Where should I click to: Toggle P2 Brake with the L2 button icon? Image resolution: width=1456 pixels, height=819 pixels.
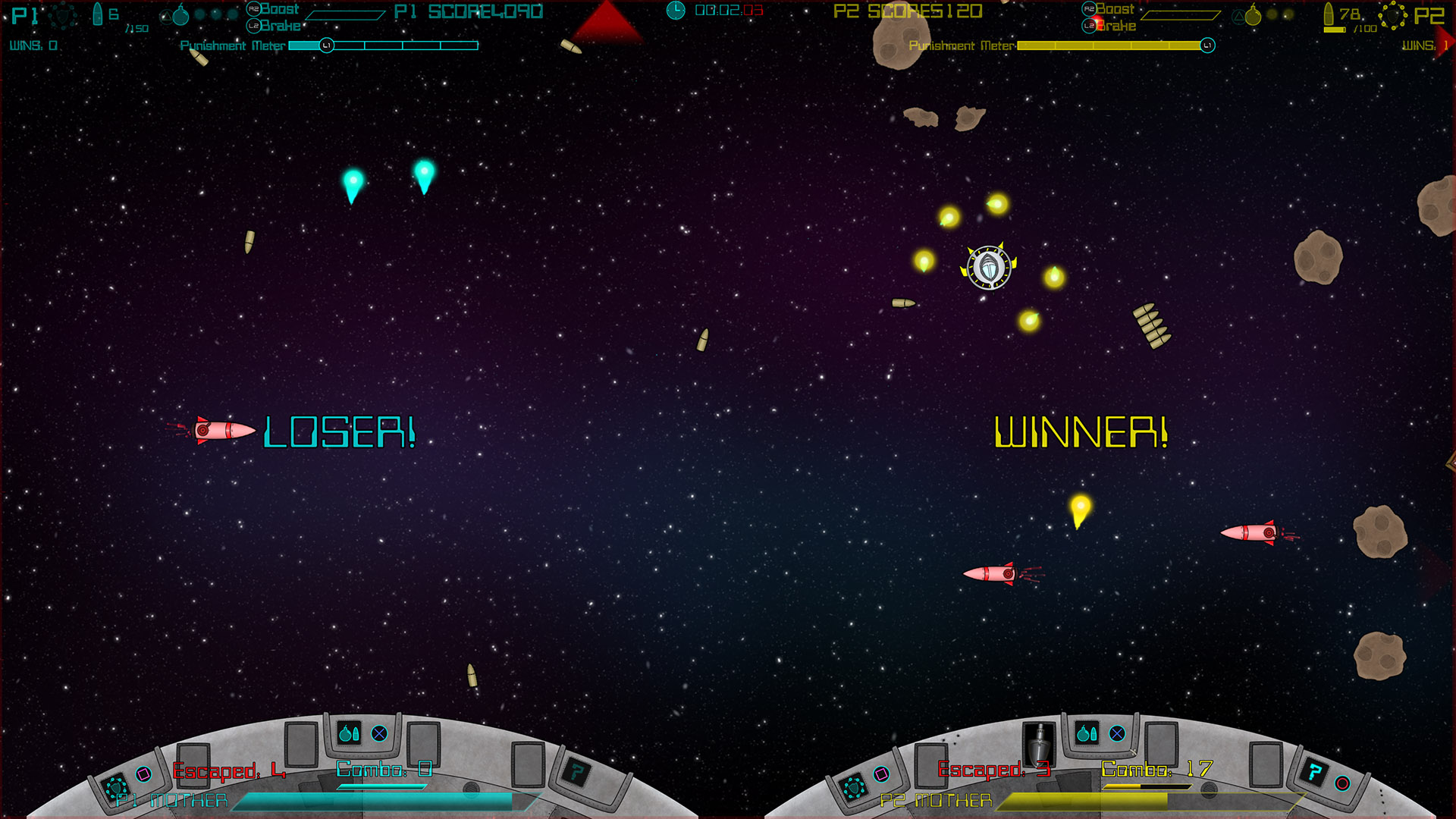pos(1087,25)
